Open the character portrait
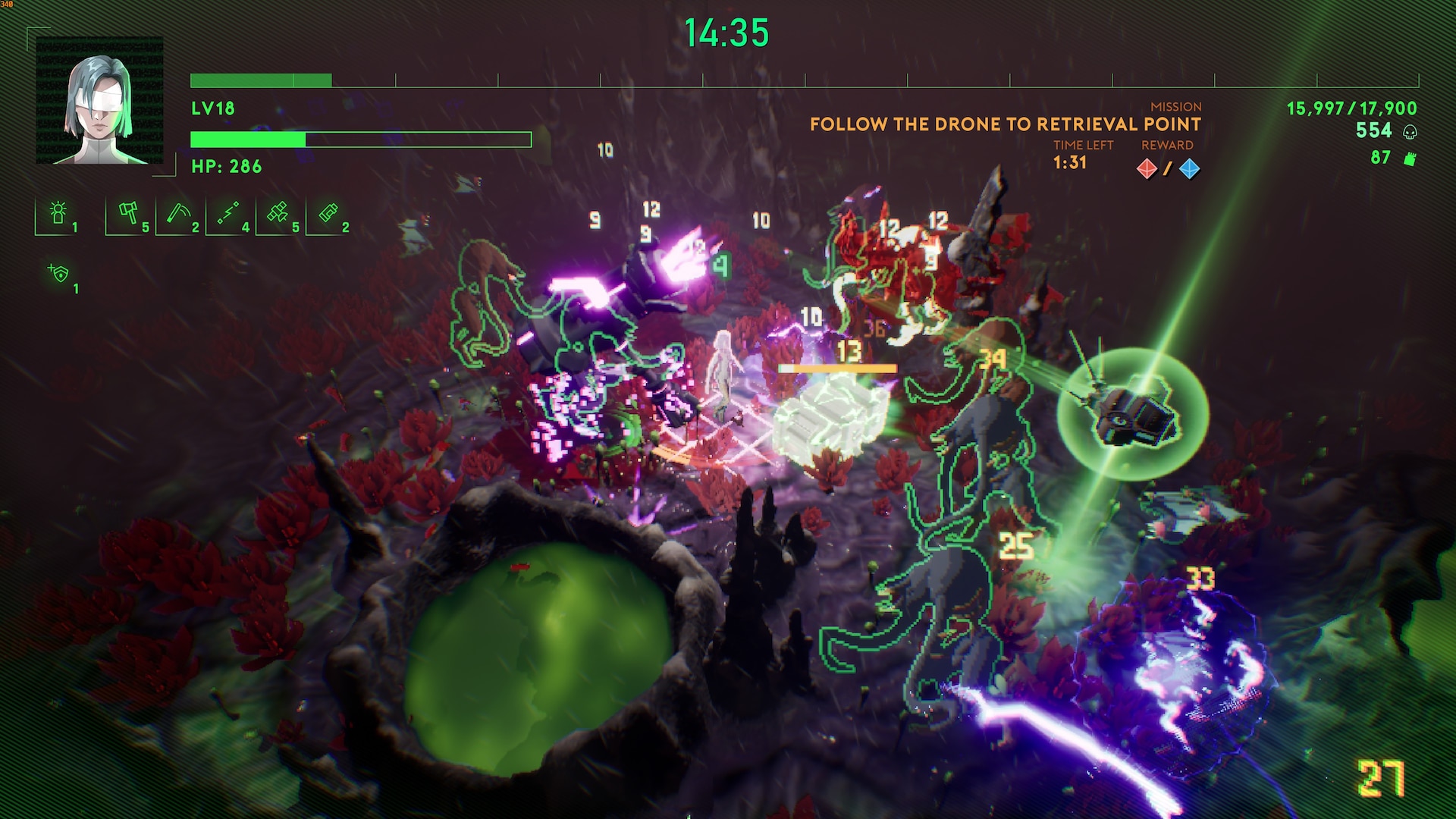This screenshot has width=1456, height=819. tap(99, 101)
